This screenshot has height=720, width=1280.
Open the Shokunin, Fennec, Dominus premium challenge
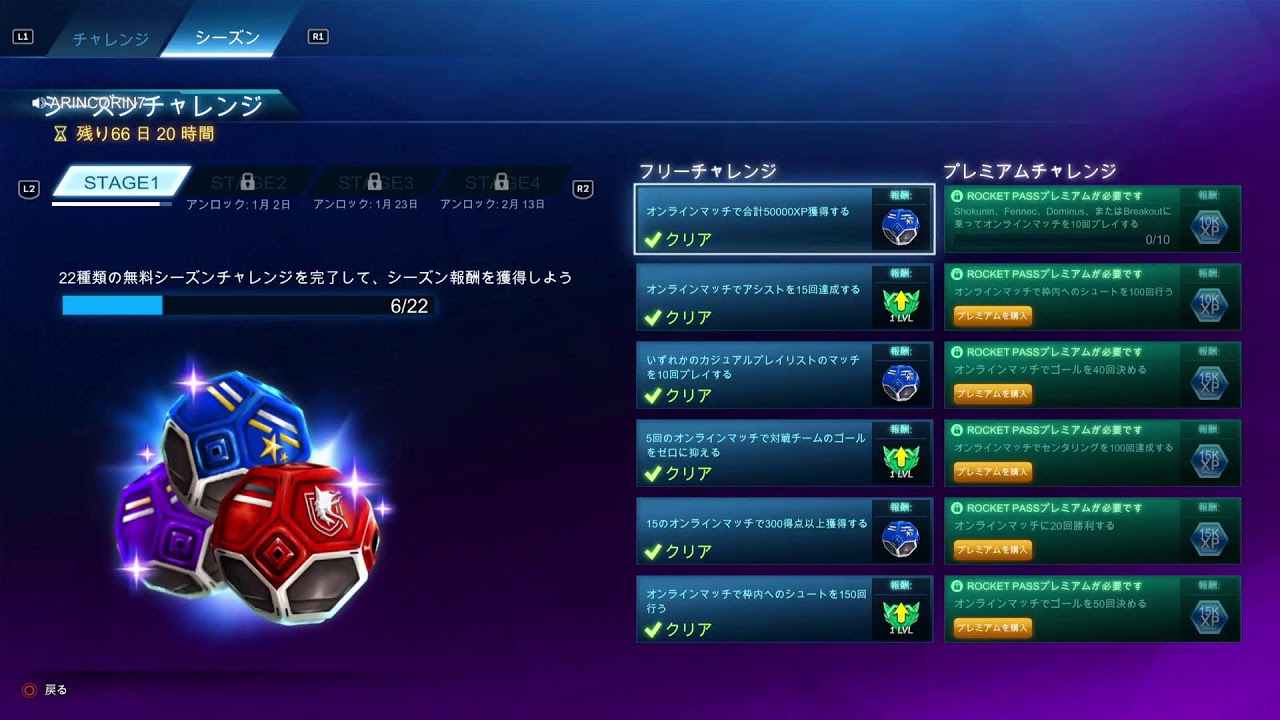tap(1092, 219)
